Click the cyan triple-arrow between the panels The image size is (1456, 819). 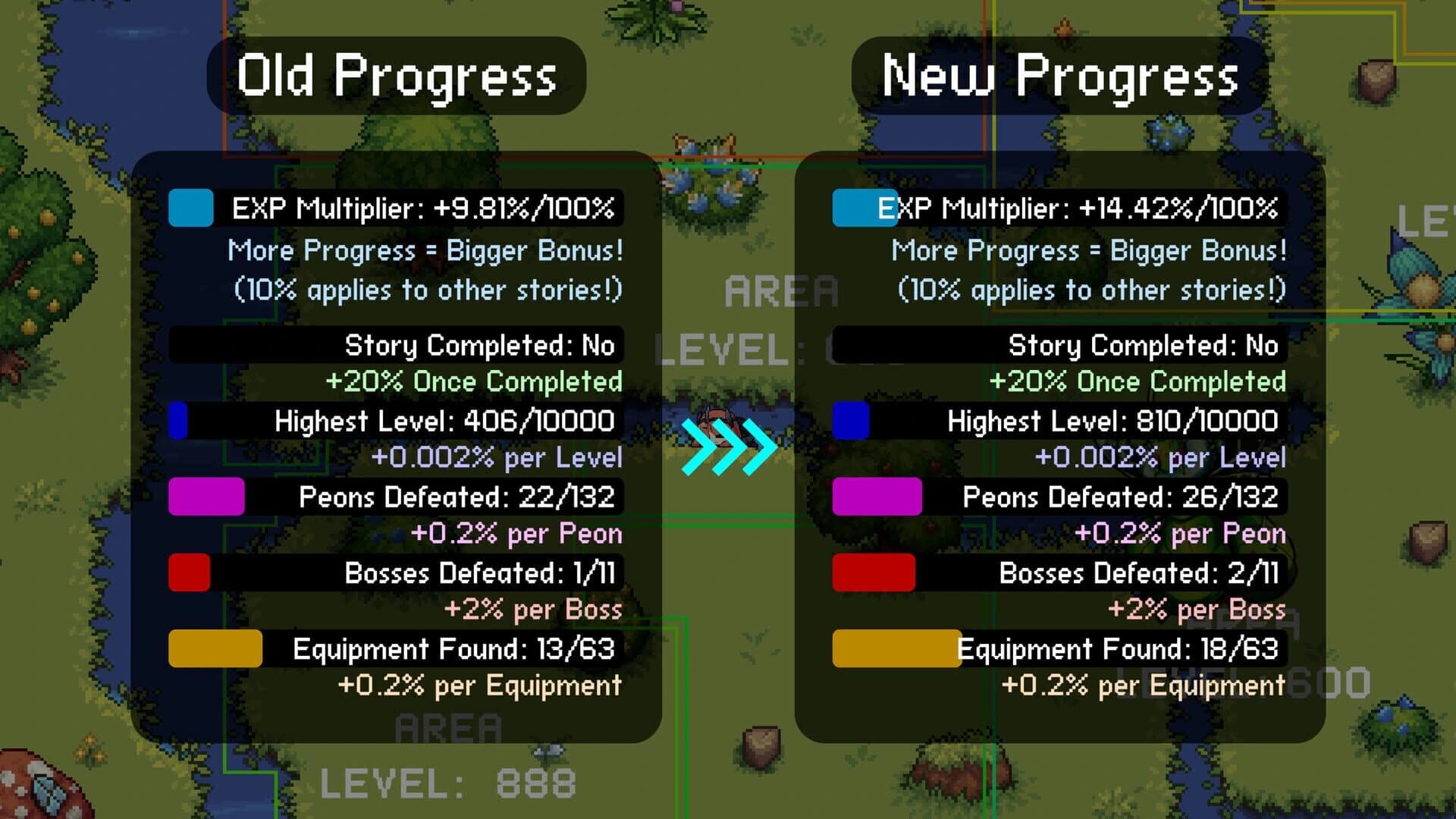(x=730, y=447)
